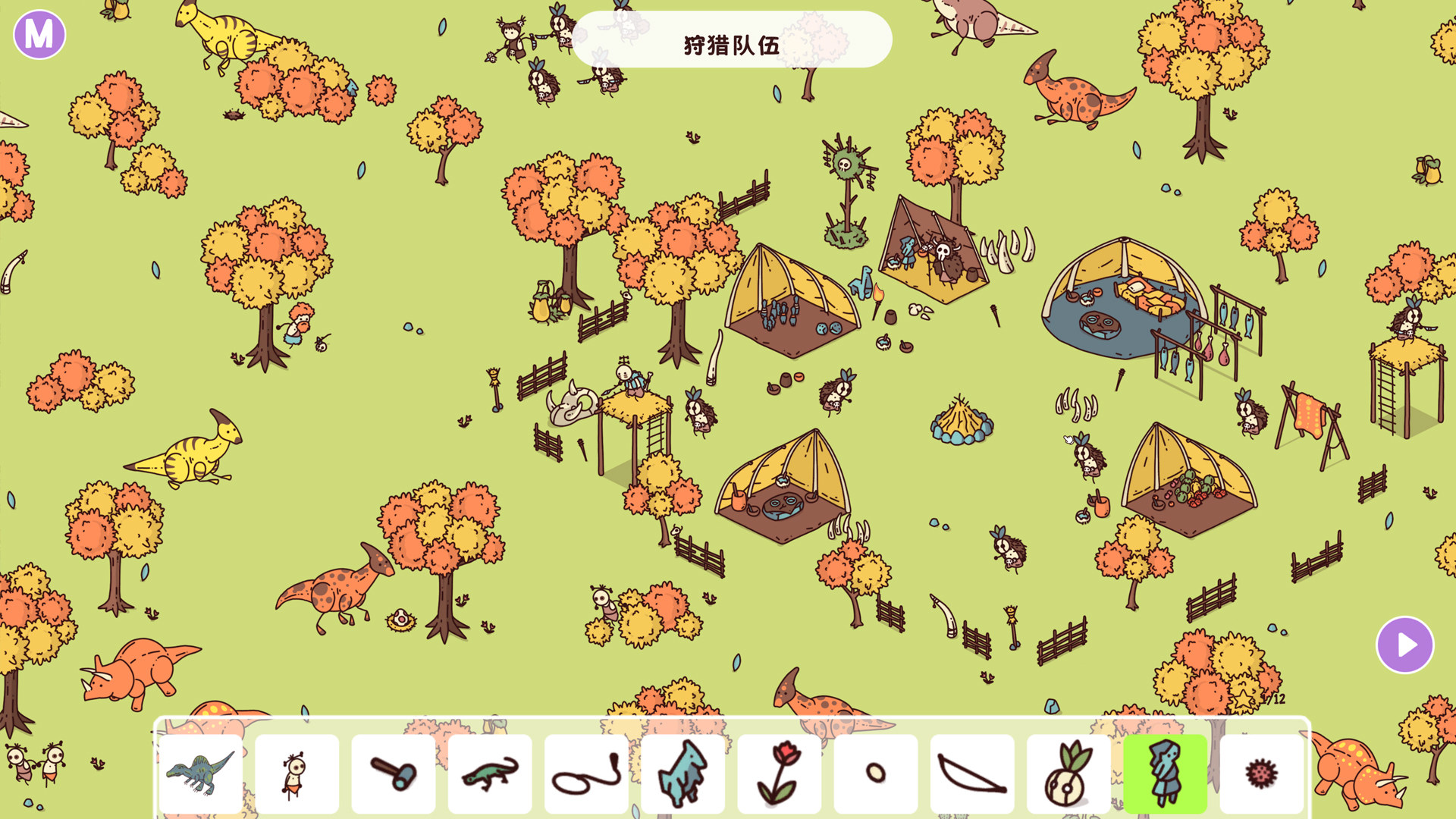Open the purple M menu button
The image size is (1456, 819).
(39, 34)
